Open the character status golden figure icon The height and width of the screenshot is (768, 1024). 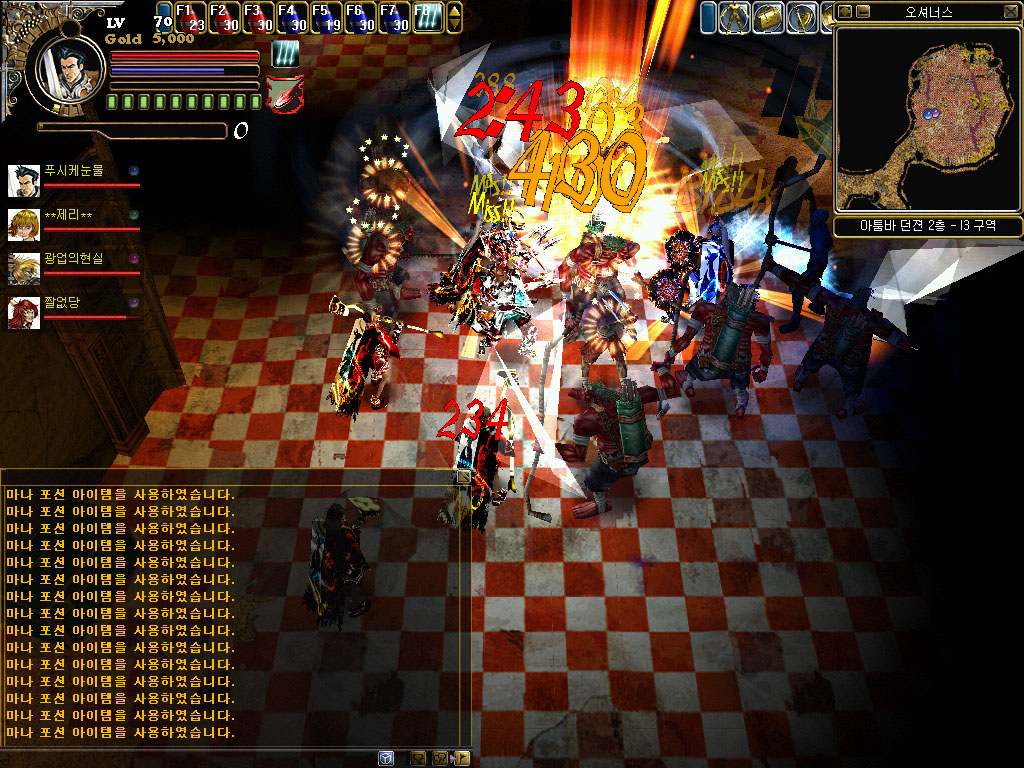point(735,17)
